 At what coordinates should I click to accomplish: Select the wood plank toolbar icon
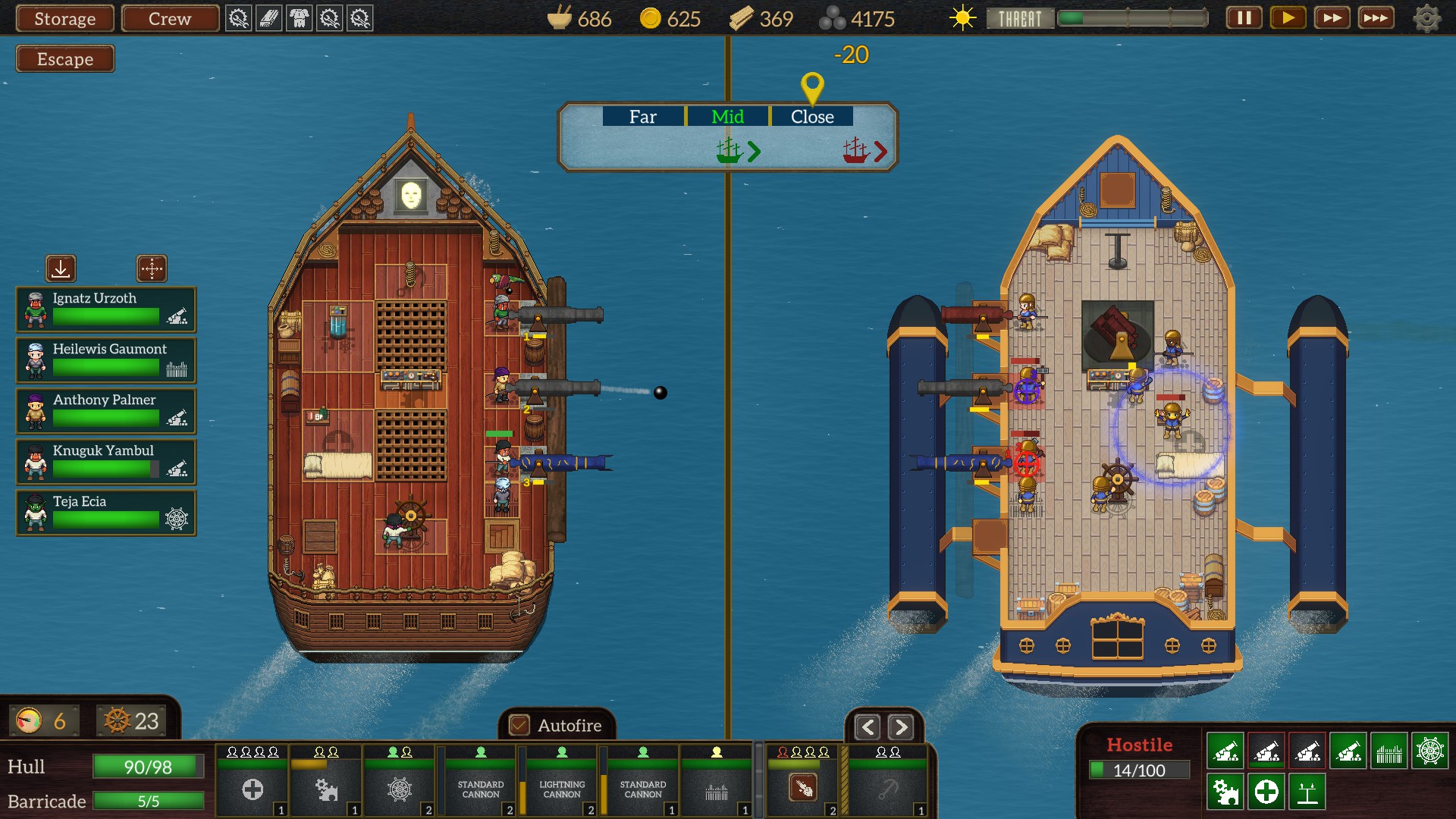click(269, 18)
